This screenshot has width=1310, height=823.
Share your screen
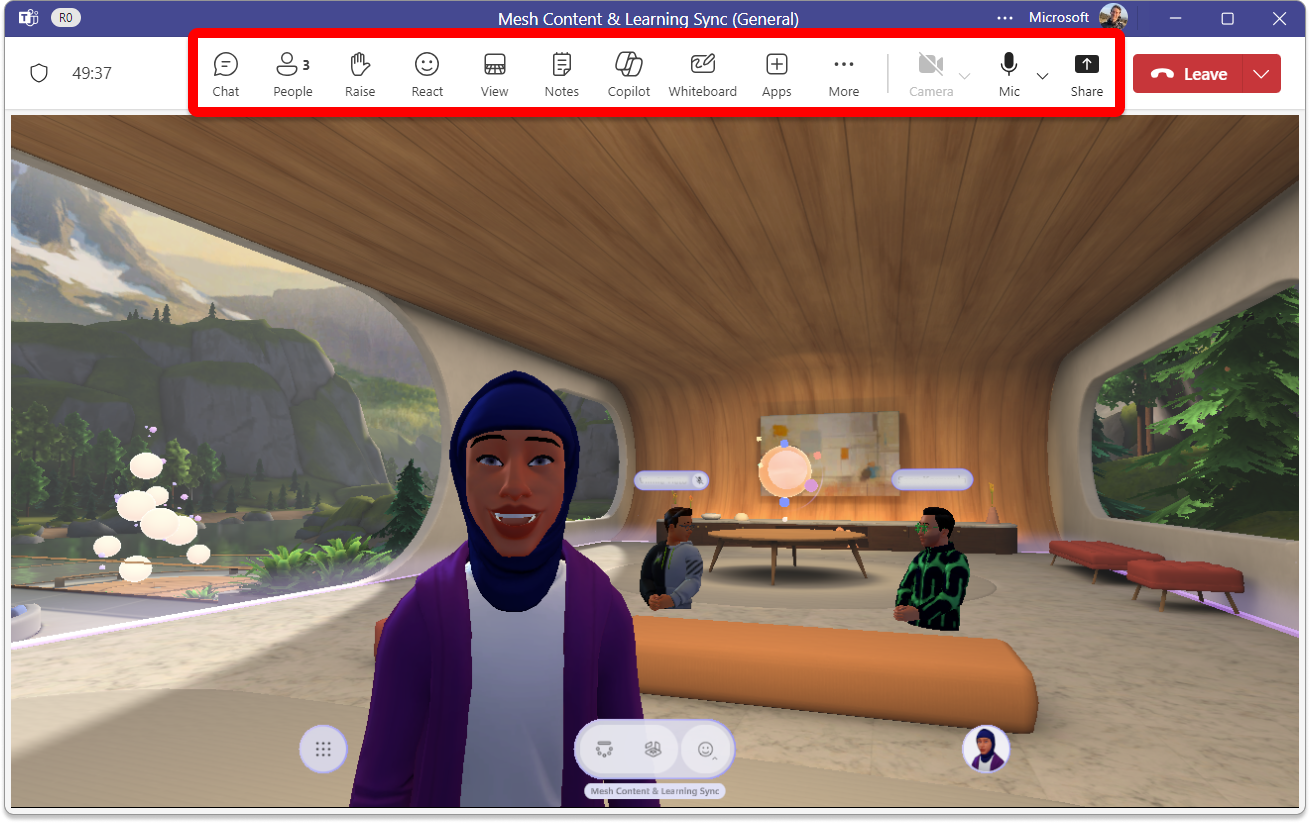pos(1086,70)
